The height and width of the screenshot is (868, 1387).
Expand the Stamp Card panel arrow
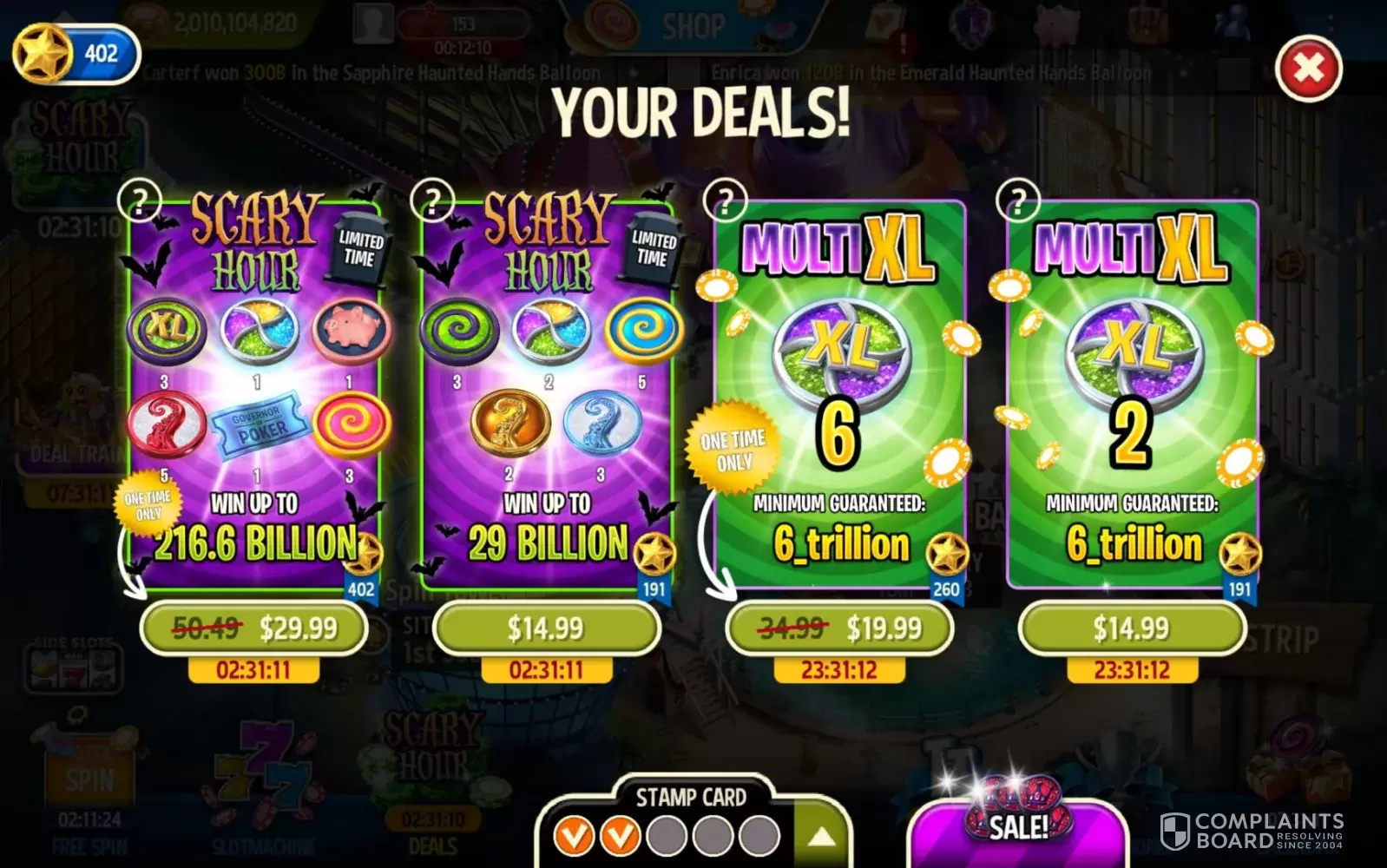point(821,837)
